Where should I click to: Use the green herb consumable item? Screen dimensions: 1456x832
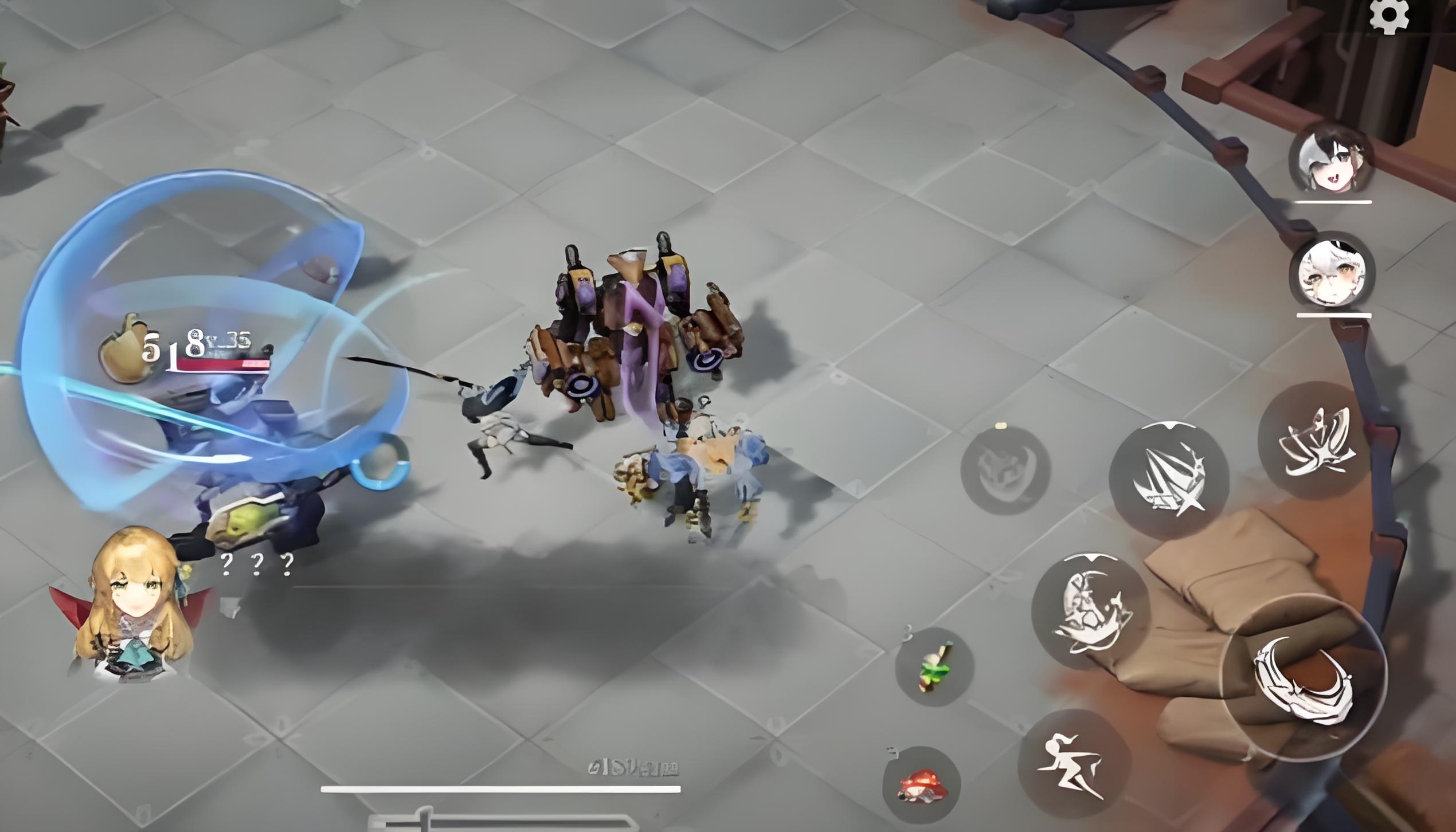(934, 667)
